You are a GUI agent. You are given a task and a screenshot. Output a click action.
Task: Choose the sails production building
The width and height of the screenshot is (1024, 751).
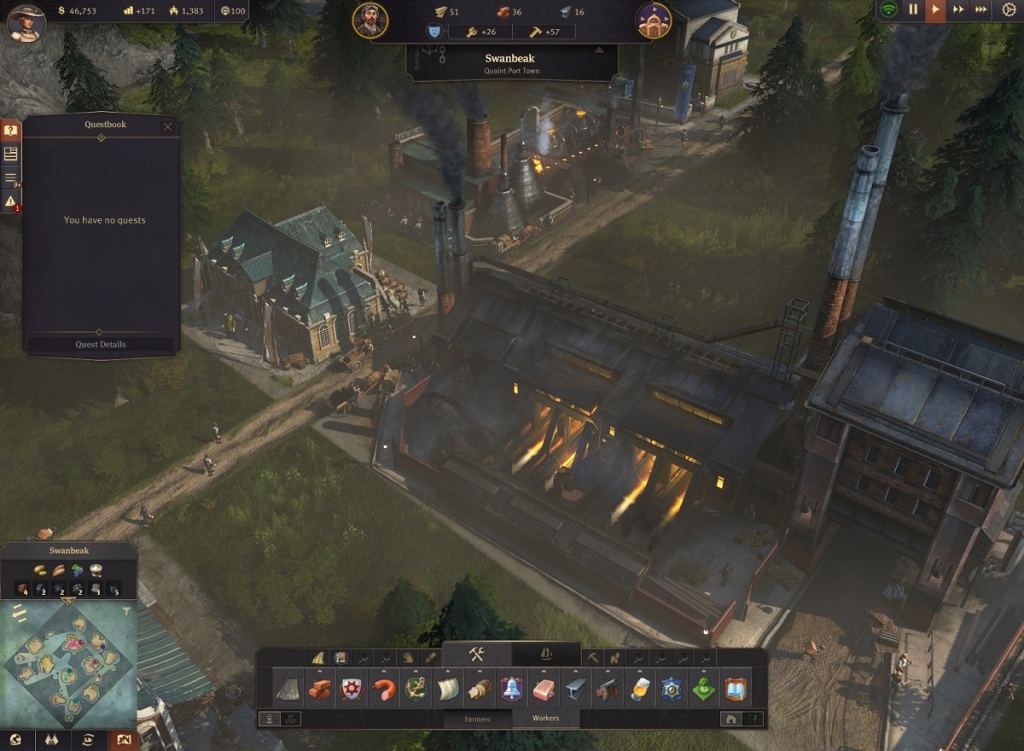pyautogui.click(x=447, y=689)
